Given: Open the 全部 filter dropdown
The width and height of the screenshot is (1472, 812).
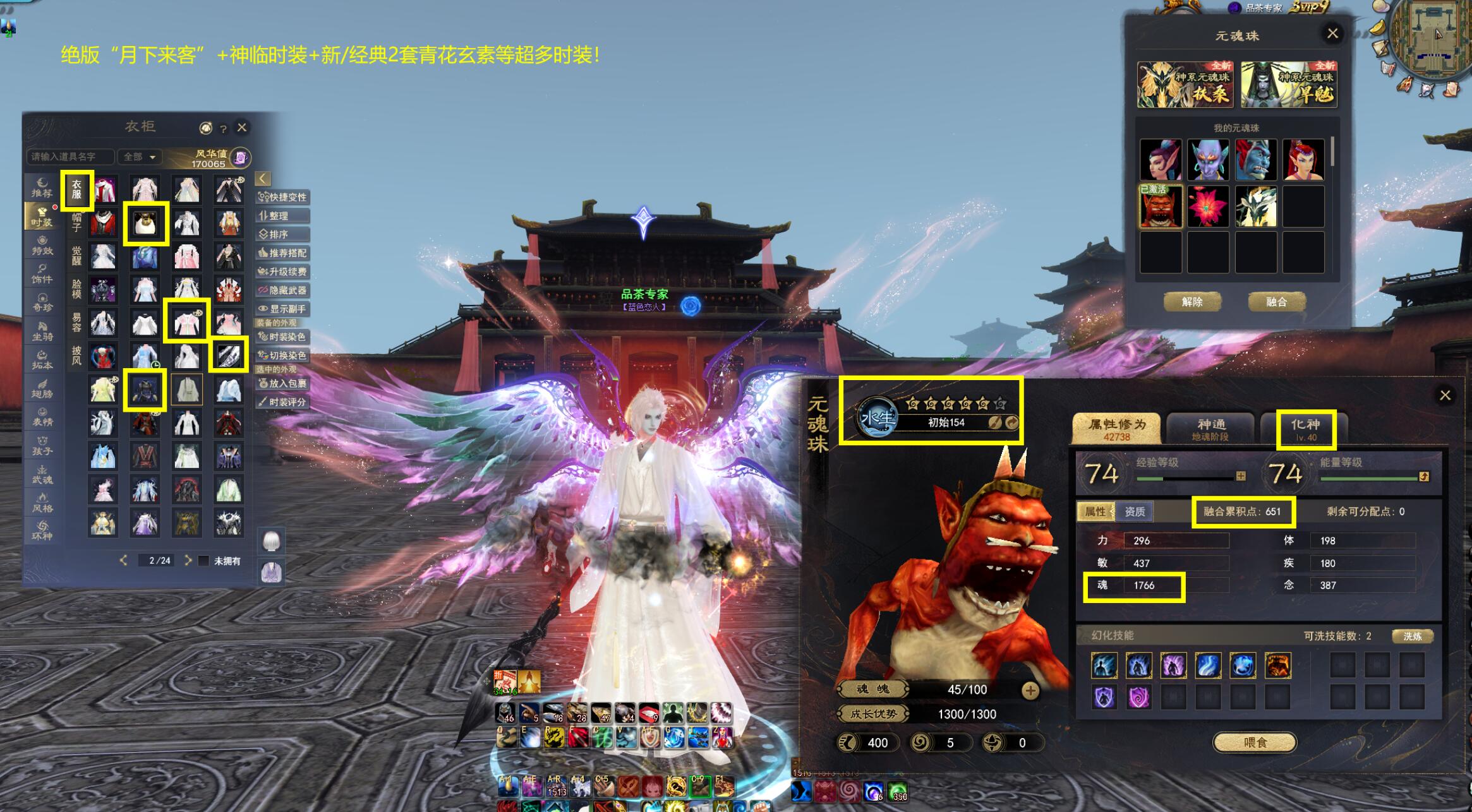Looking at the screenshot, I should point(140,157).
